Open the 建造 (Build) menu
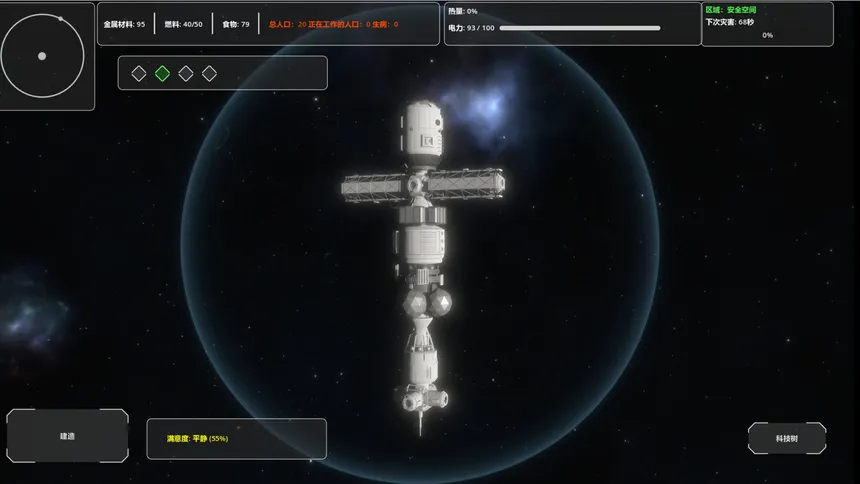This screenshot has height=484, width=860. tap(67, 436)
